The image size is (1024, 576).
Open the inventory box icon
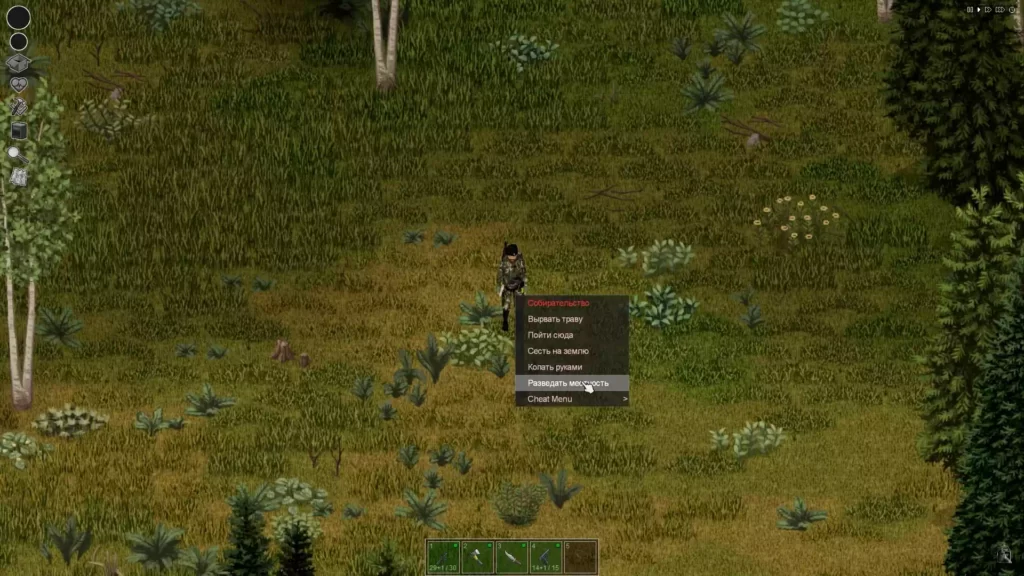click(18, 64)
